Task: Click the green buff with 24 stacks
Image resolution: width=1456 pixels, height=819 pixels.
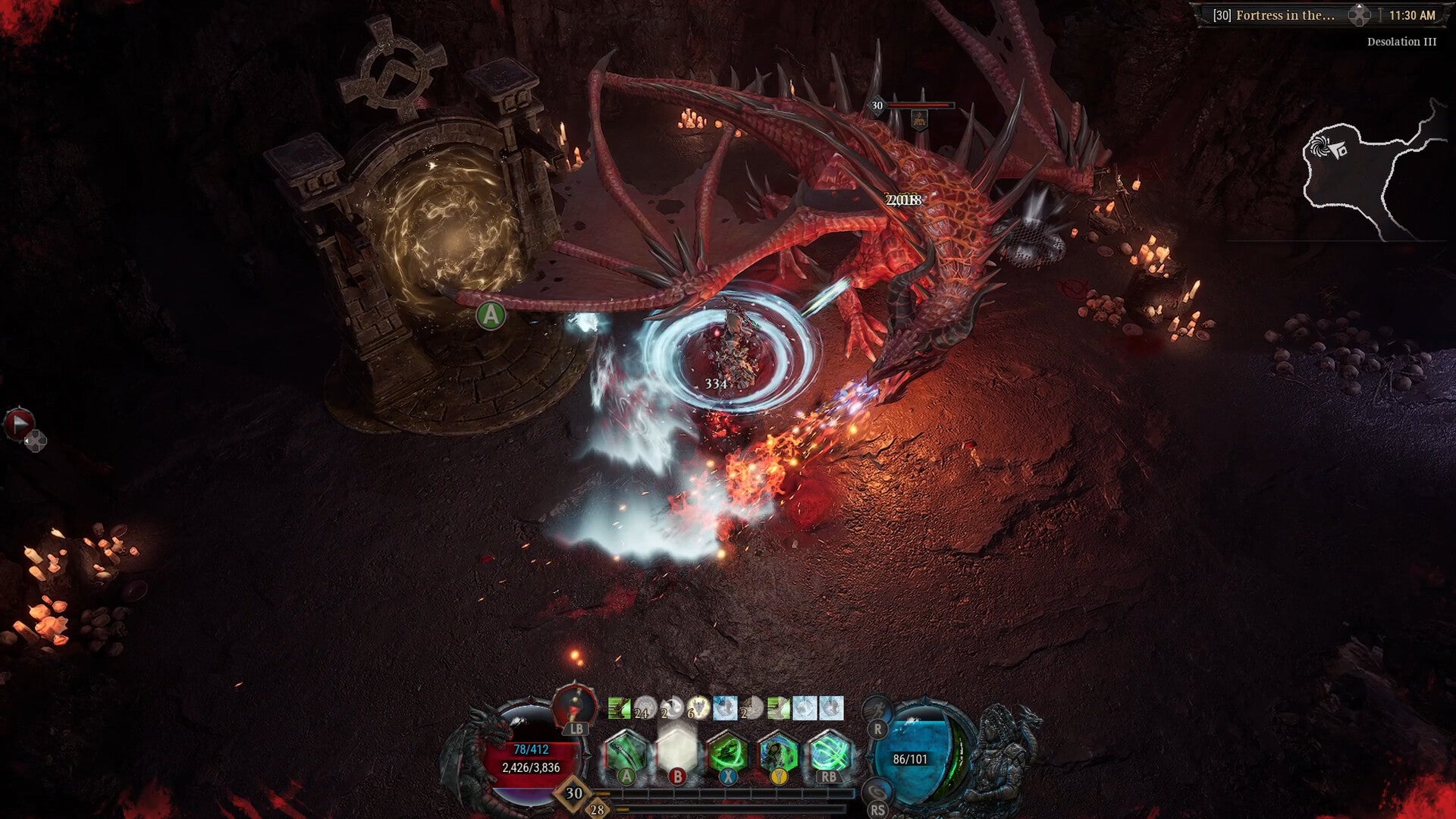Action: coord(620,708)
